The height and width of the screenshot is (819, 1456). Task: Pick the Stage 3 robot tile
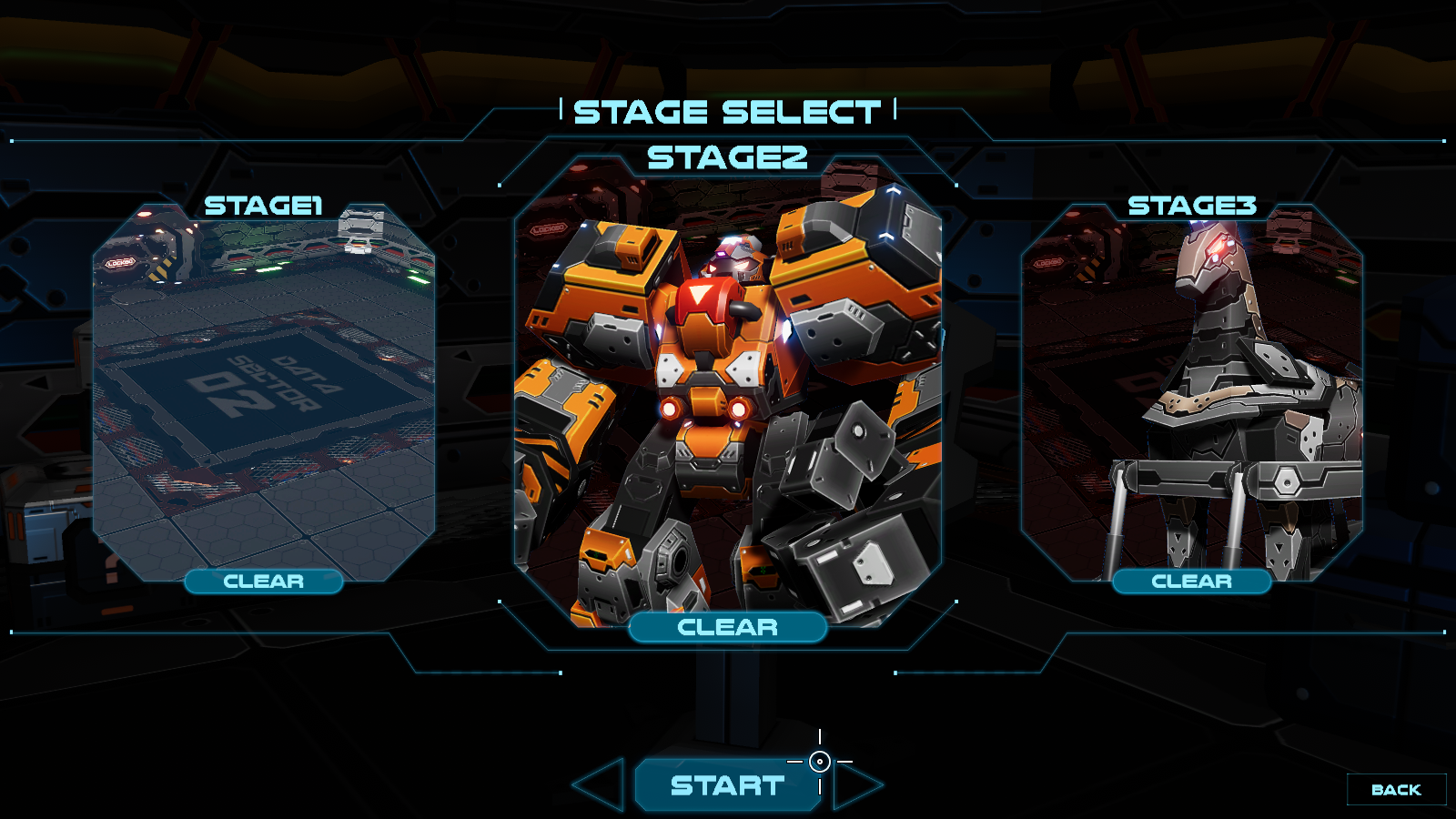click(x=1192, y=391)
